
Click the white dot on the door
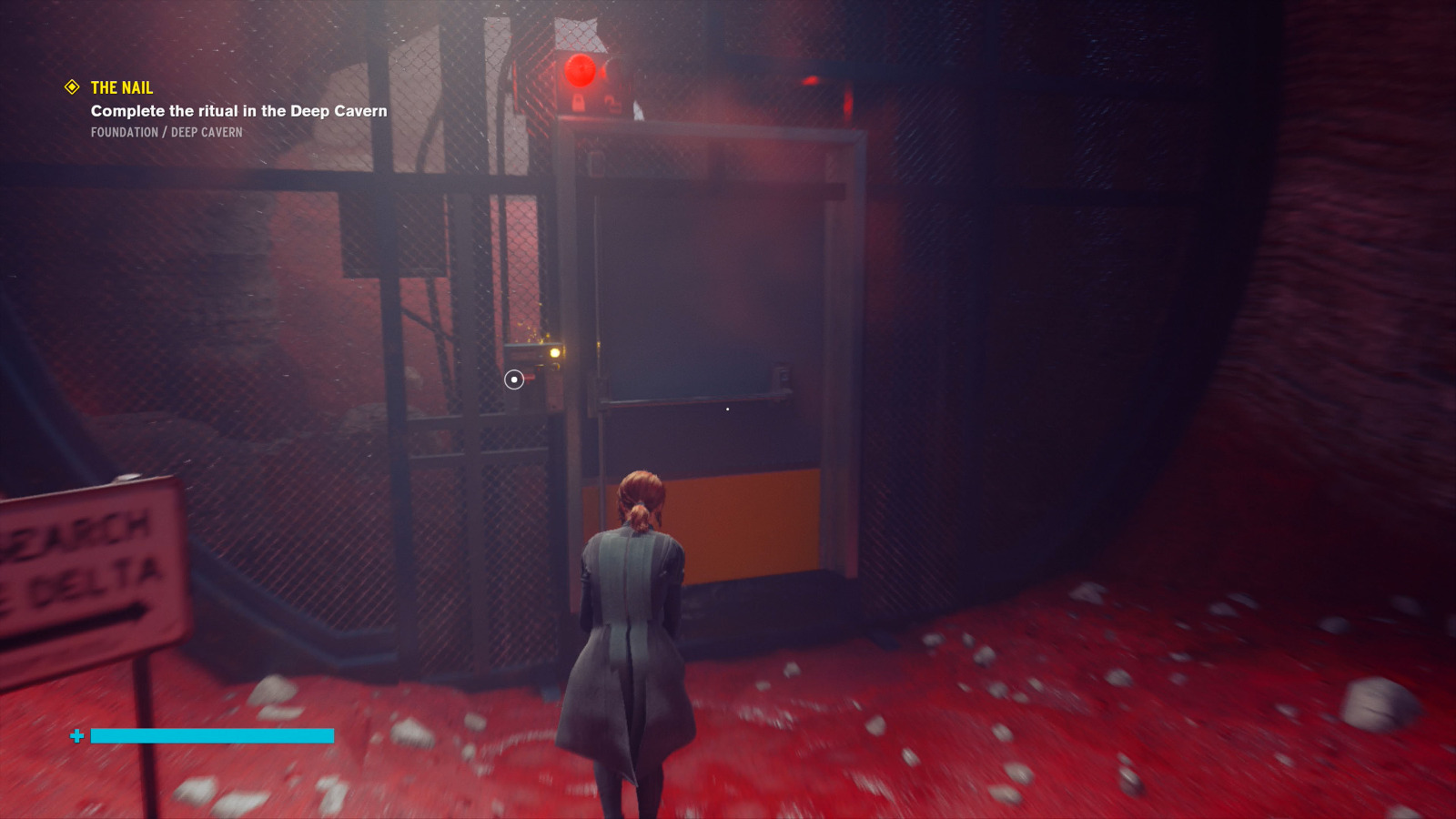[728, 409]
